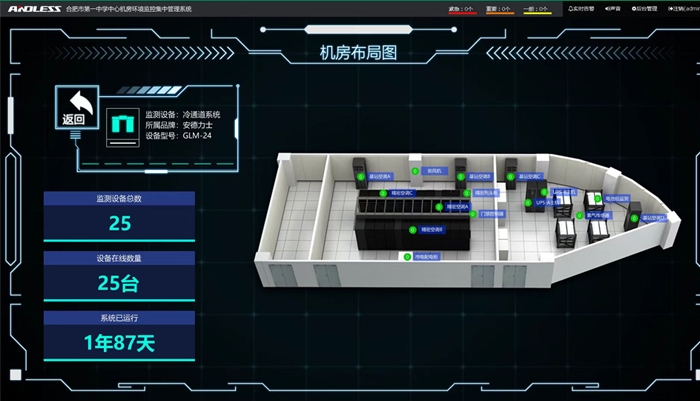Select the UPS-A主机 device marker
This screenshot has height=401, width=700.
(530, 202)
